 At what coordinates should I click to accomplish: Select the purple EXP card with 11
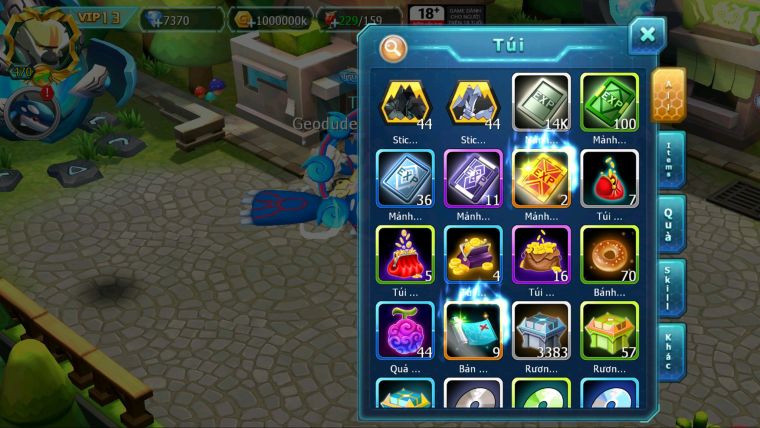point(473,179)
